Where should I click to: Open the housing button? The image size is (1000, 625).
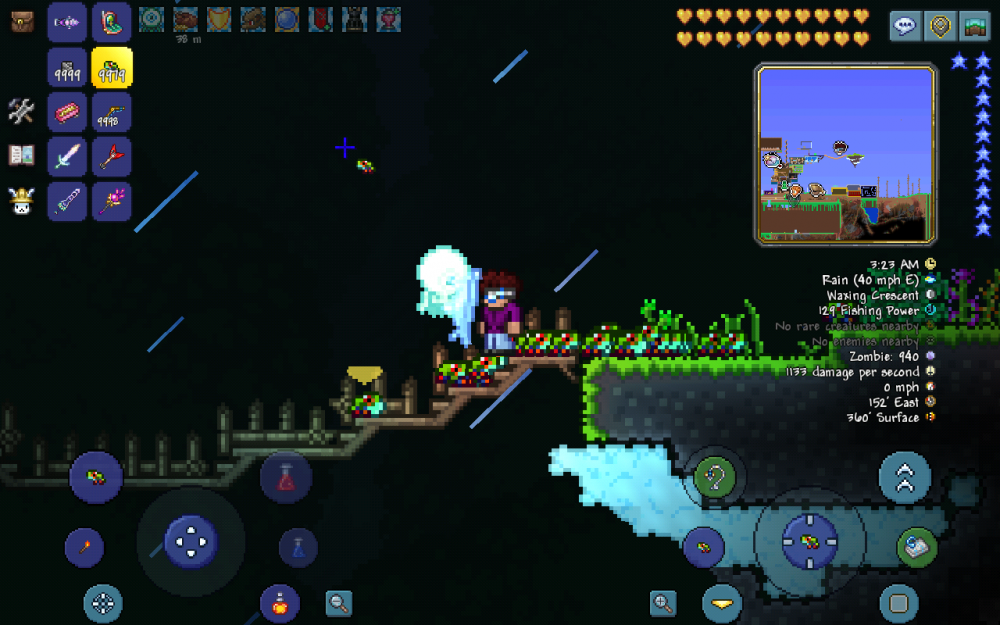pos(974,26)
